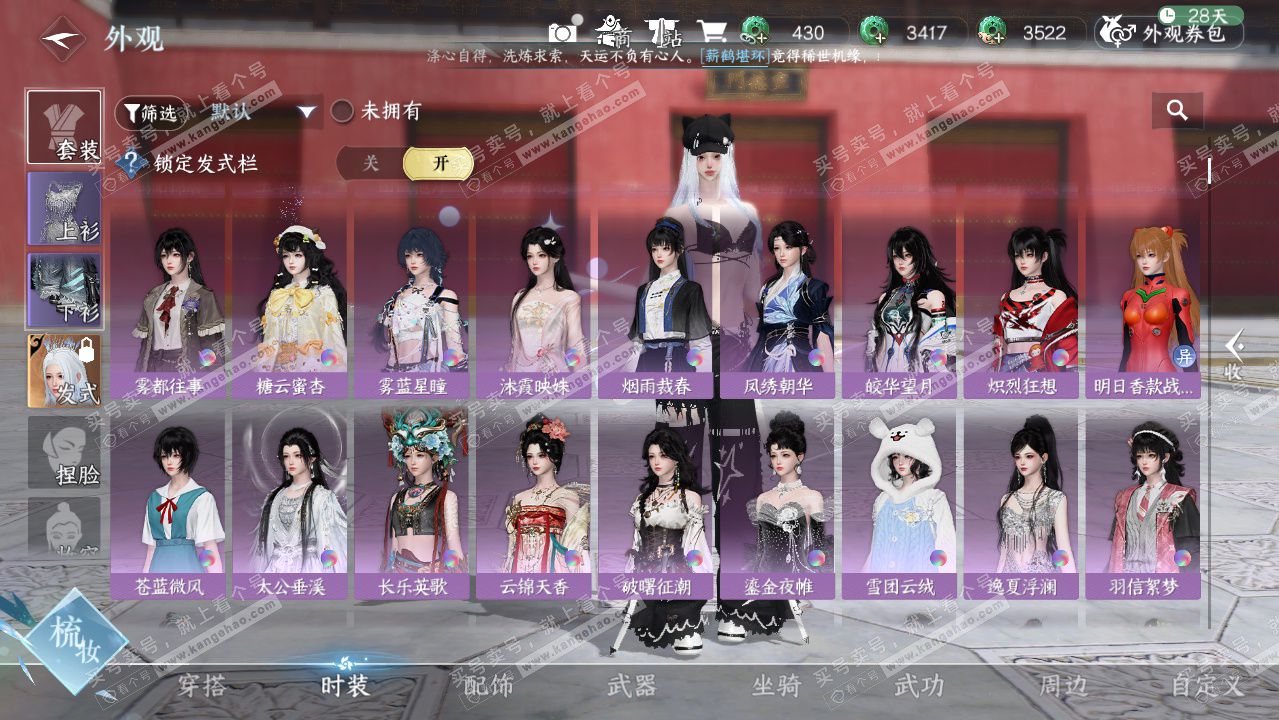Switch to the 武器 bottom tab
The image size is (1279, 720).
pyautogui.click(x=632, y=686)
